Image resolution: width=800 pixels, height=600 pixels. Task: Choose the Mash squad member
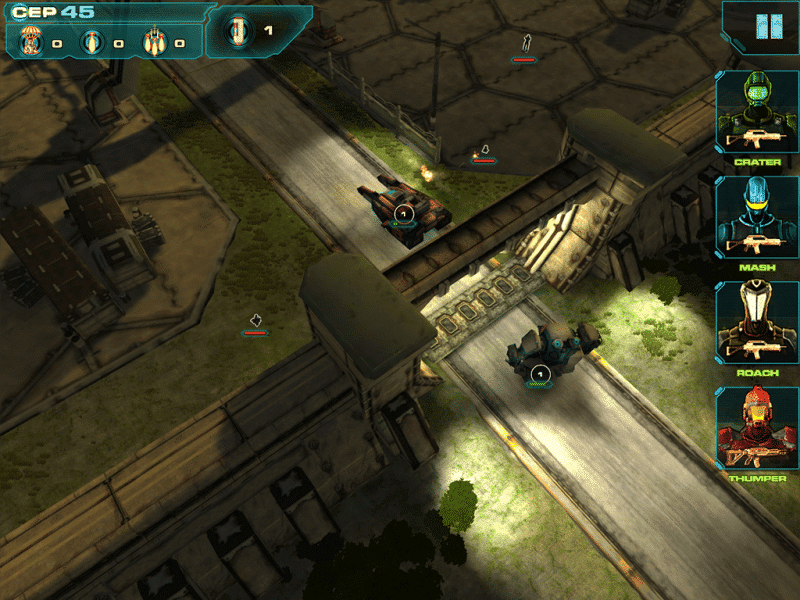[x=756, y=217]
